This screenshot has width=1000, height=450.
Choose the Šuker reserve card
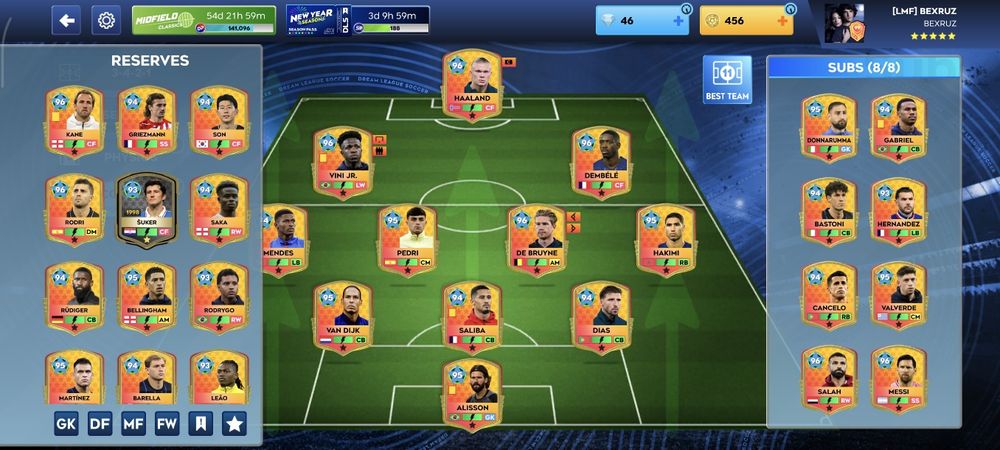(148, 210)
